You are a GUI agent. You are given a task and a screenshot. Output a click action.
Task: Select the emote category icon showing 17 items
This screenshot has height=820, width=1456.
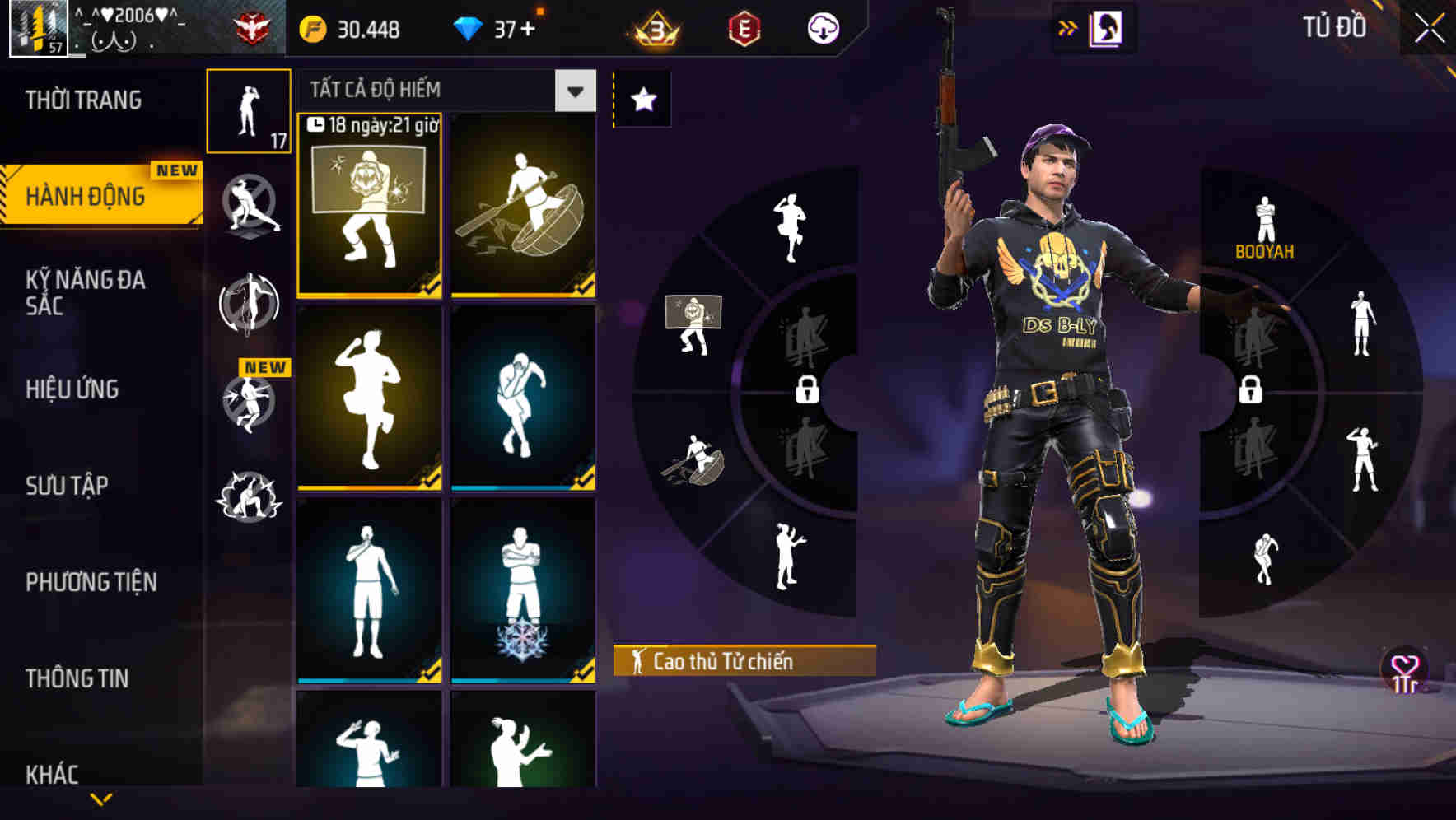(250, 109)
